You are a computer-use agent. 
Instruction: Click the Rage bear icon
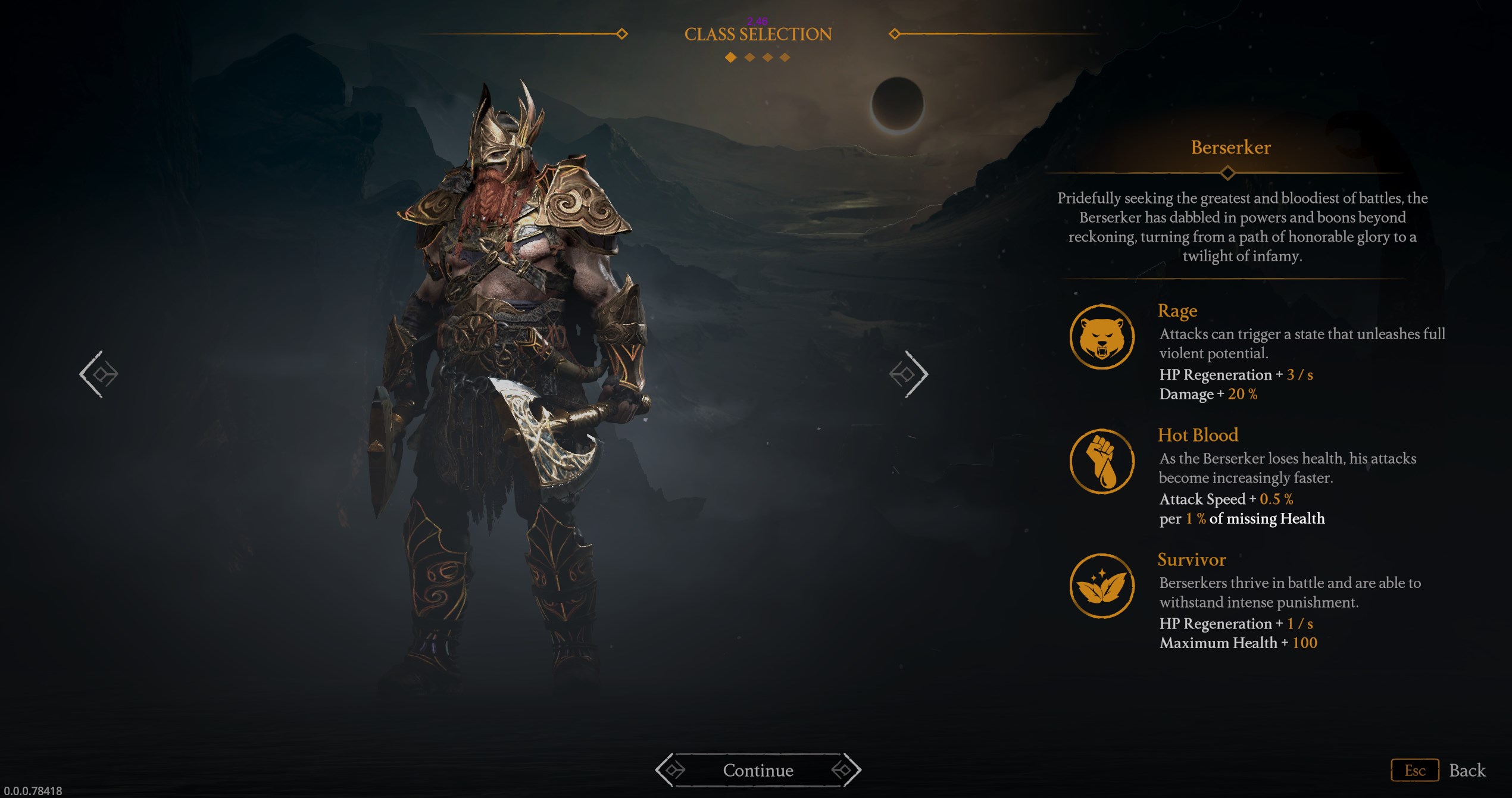tap(1102, 337)
